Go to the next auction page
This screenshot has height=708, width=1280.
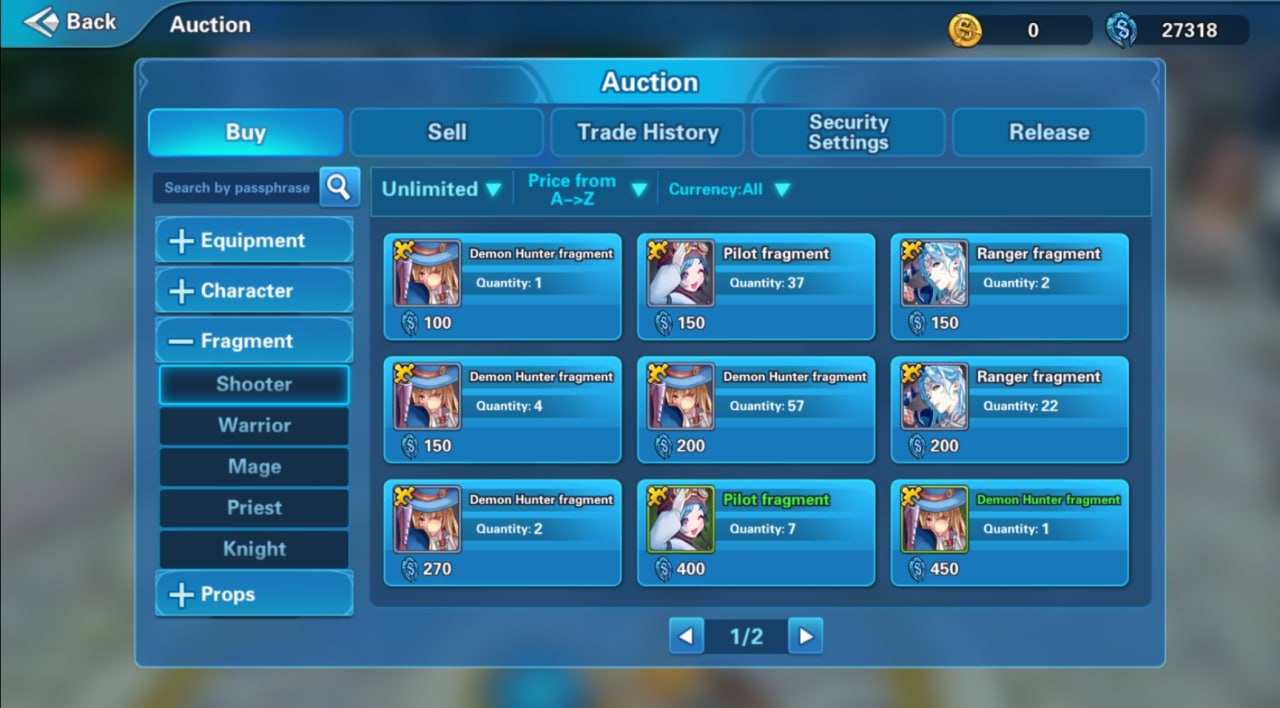point(805,636)
